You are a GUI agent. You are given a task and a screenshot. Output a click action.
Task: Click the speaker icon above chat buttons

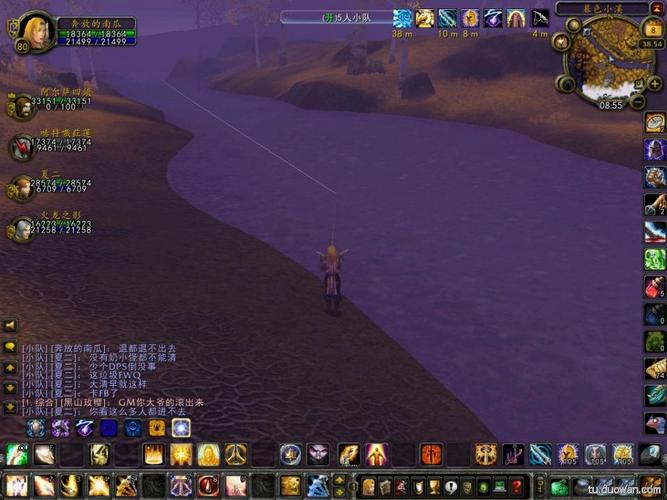tap(10, 326)
